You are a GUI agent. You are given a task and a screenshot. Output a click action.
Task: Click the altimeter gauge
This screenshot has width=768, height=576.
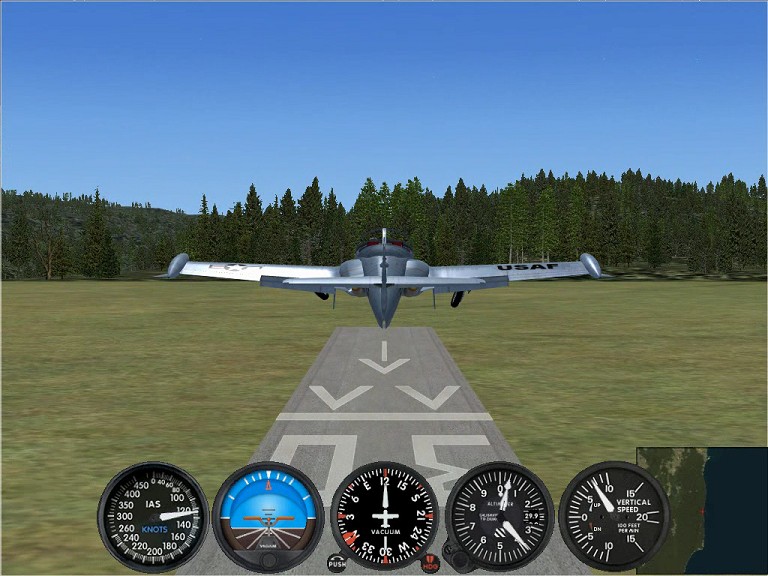click(x=499, y=516)
